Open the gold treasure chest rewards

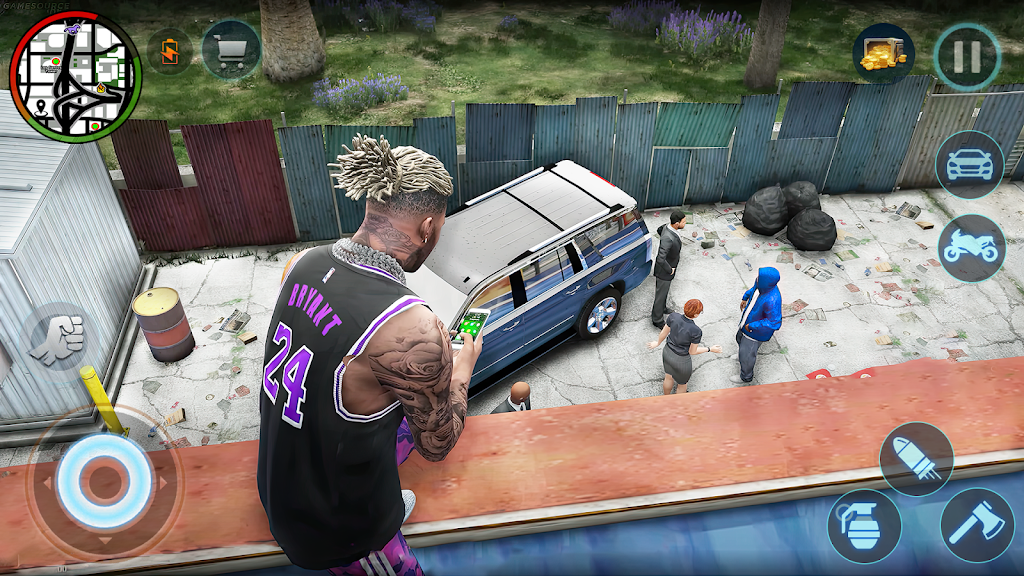pos(884,54)
